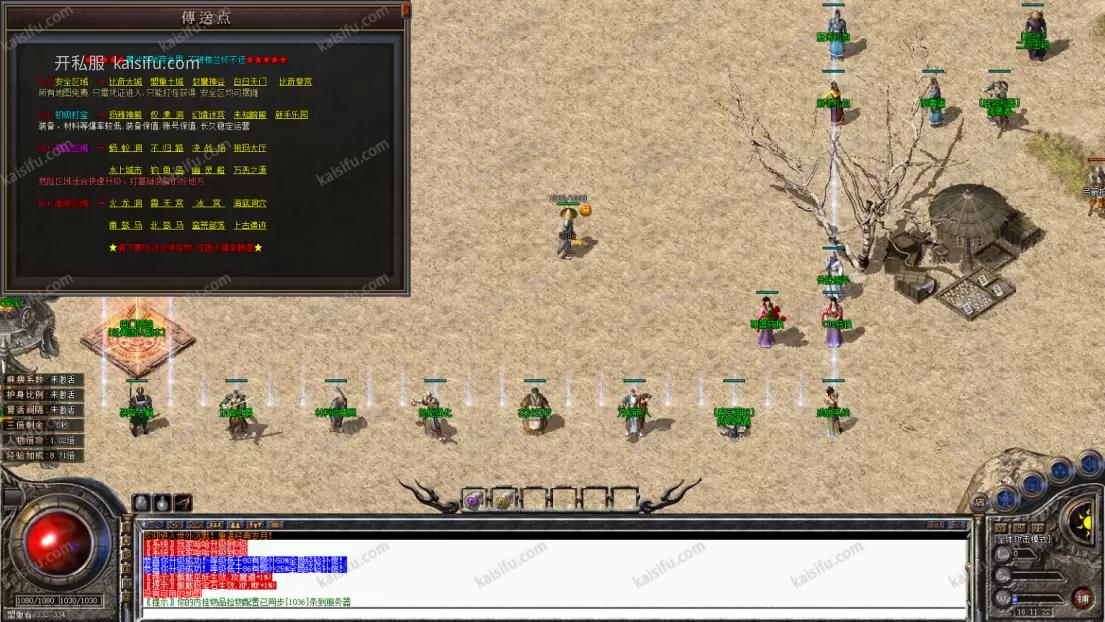Teleport to 新手乐园
The width and height of the screenshot is (1105, 622).
(290, 115)
